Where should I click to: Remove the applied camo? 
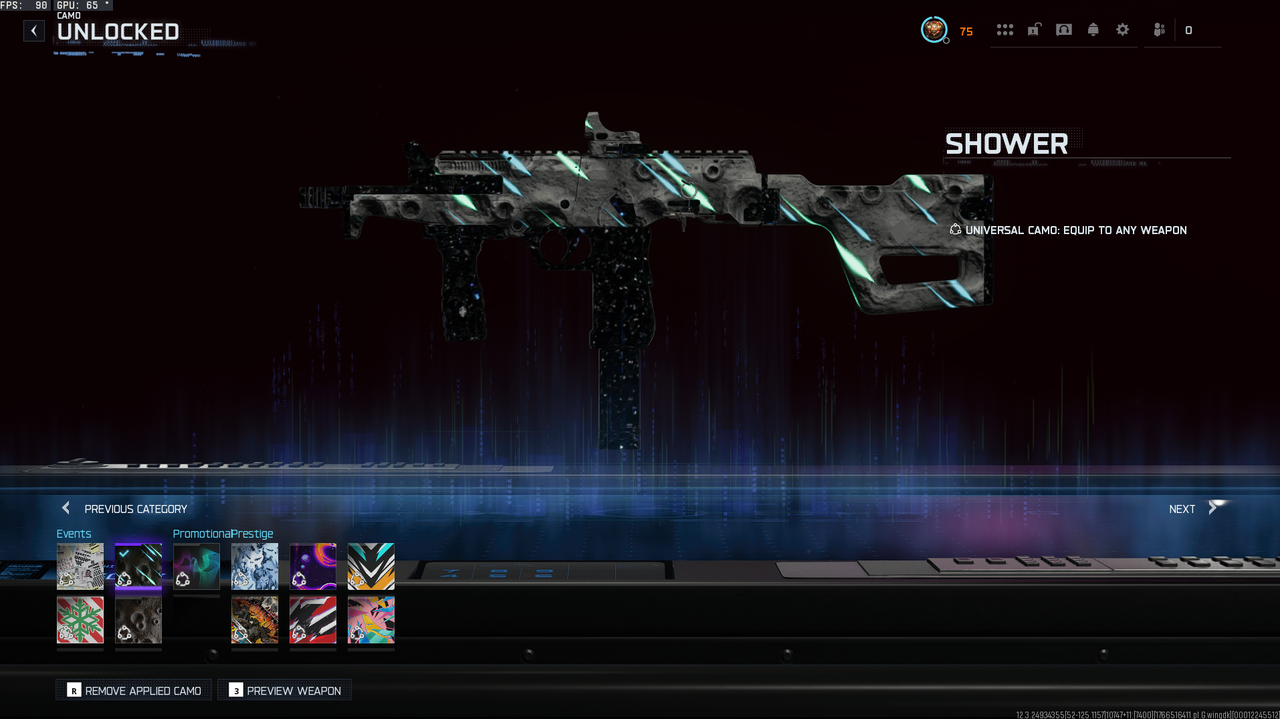[134, 690]
